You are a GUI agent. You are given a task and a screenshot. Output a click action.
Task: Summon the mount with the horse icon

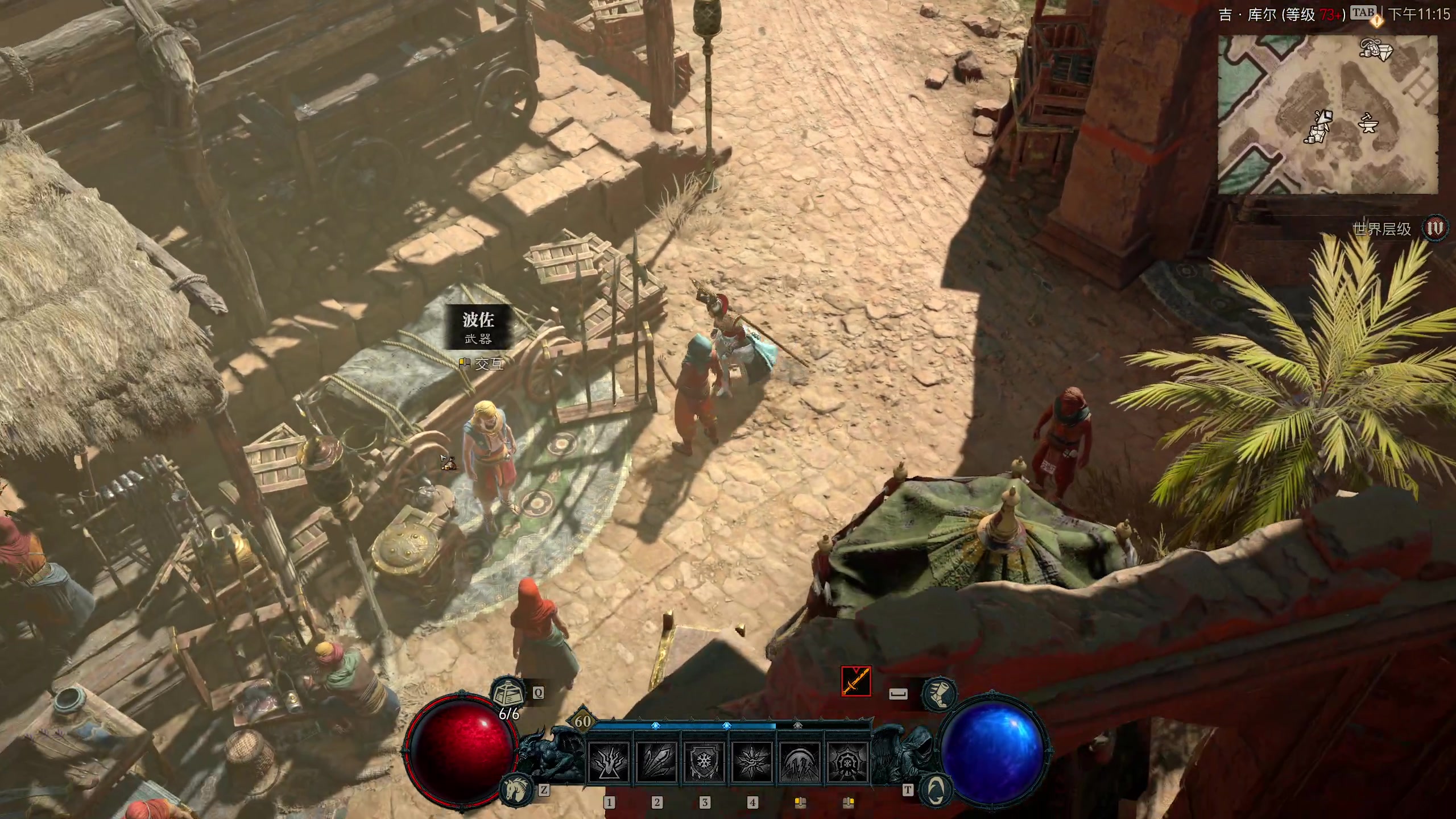point(516,788)
